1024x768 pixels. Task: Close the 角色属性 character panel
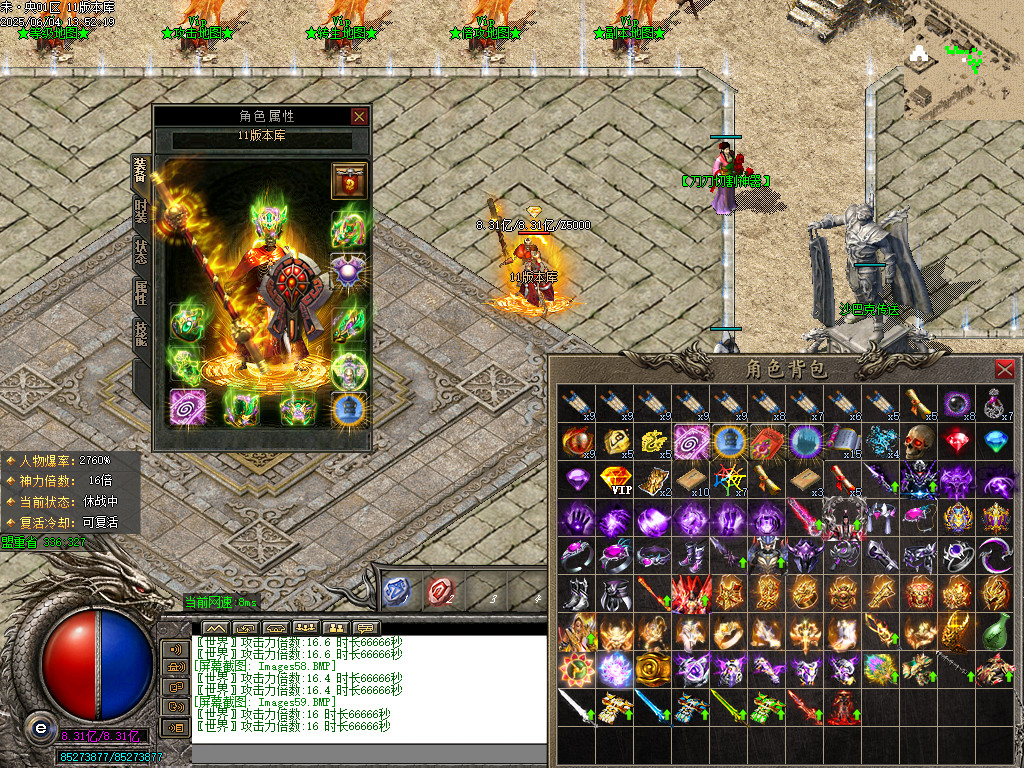click(x=359, y=116)
